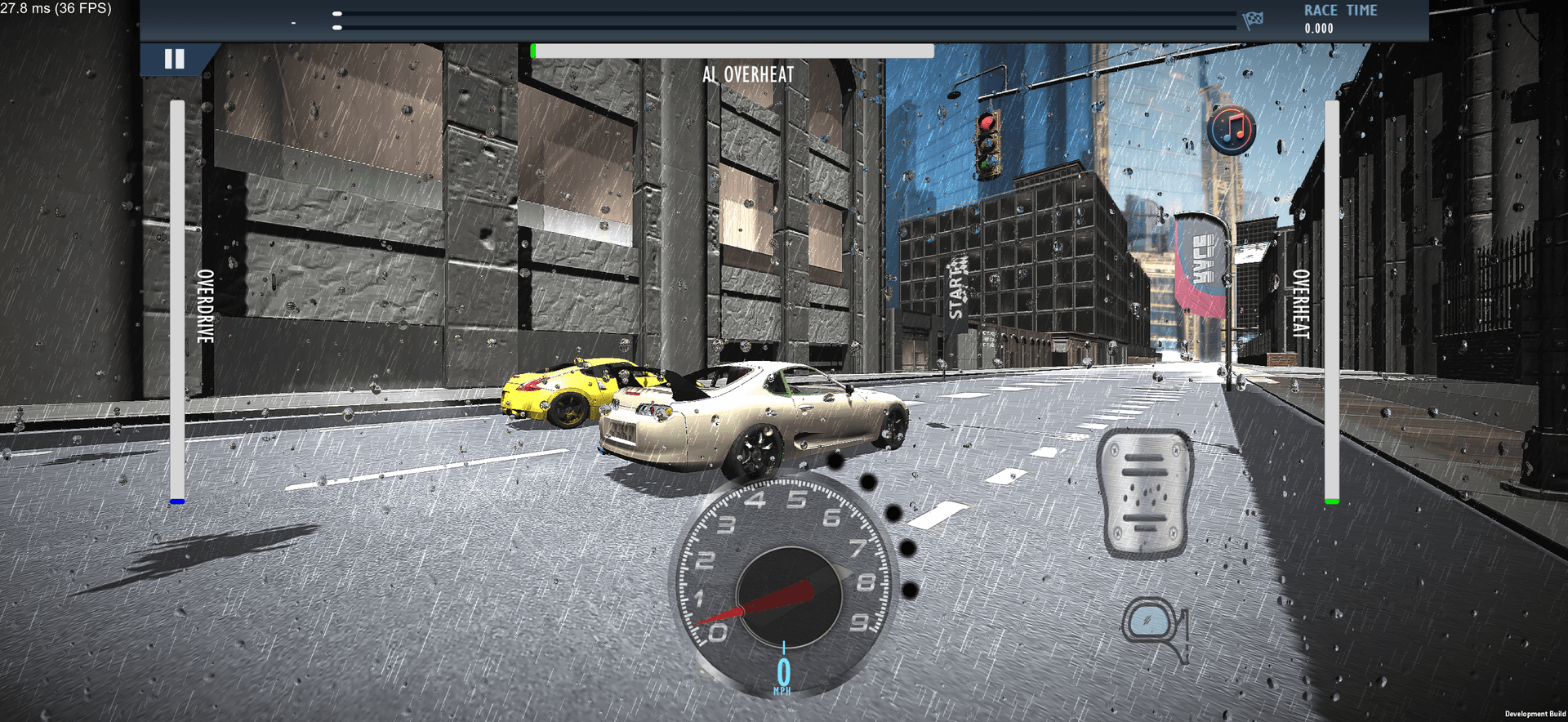1568x722 pixels.
Task: Click the RACE TIME display
Action: 1339,18
